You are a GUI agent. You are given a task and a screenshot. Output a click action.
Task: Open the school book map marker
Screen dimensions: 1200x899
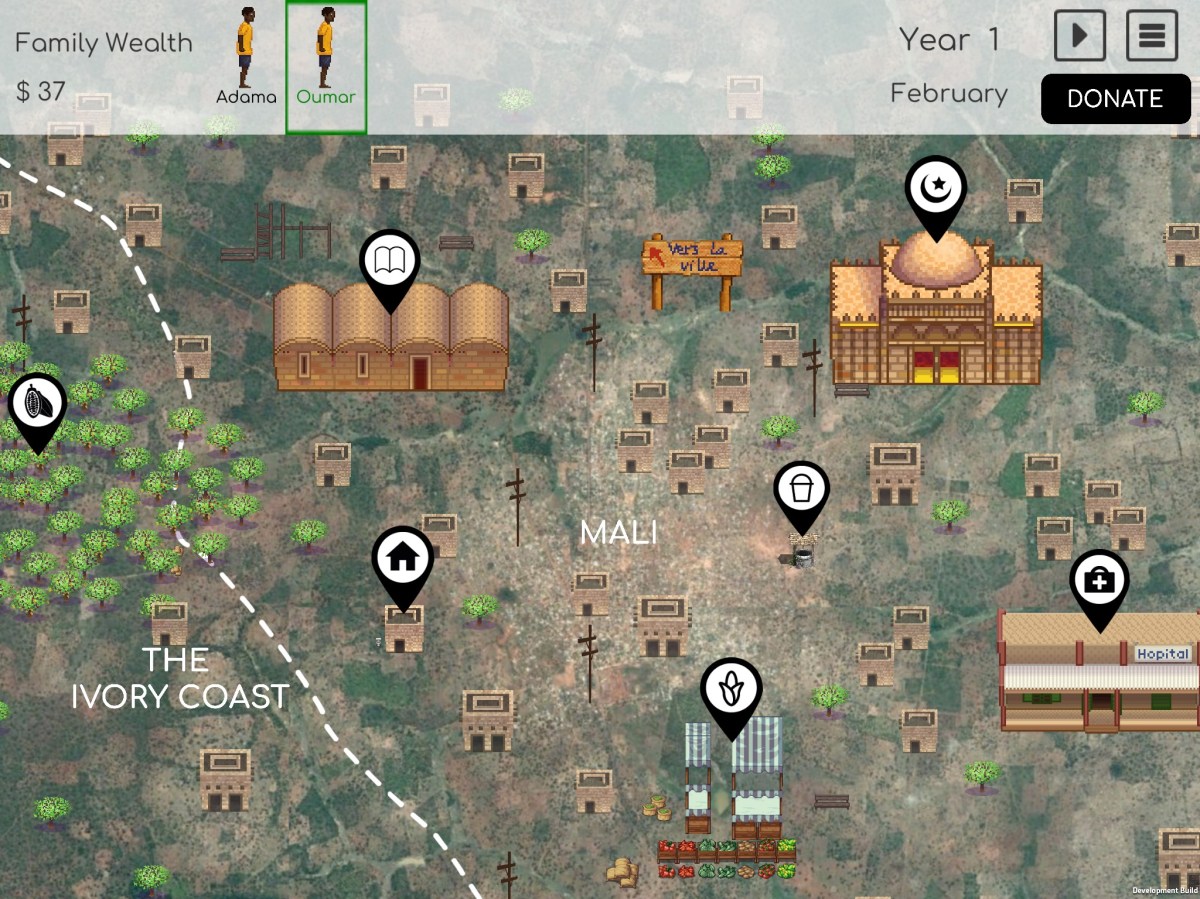tap(390, 264)
